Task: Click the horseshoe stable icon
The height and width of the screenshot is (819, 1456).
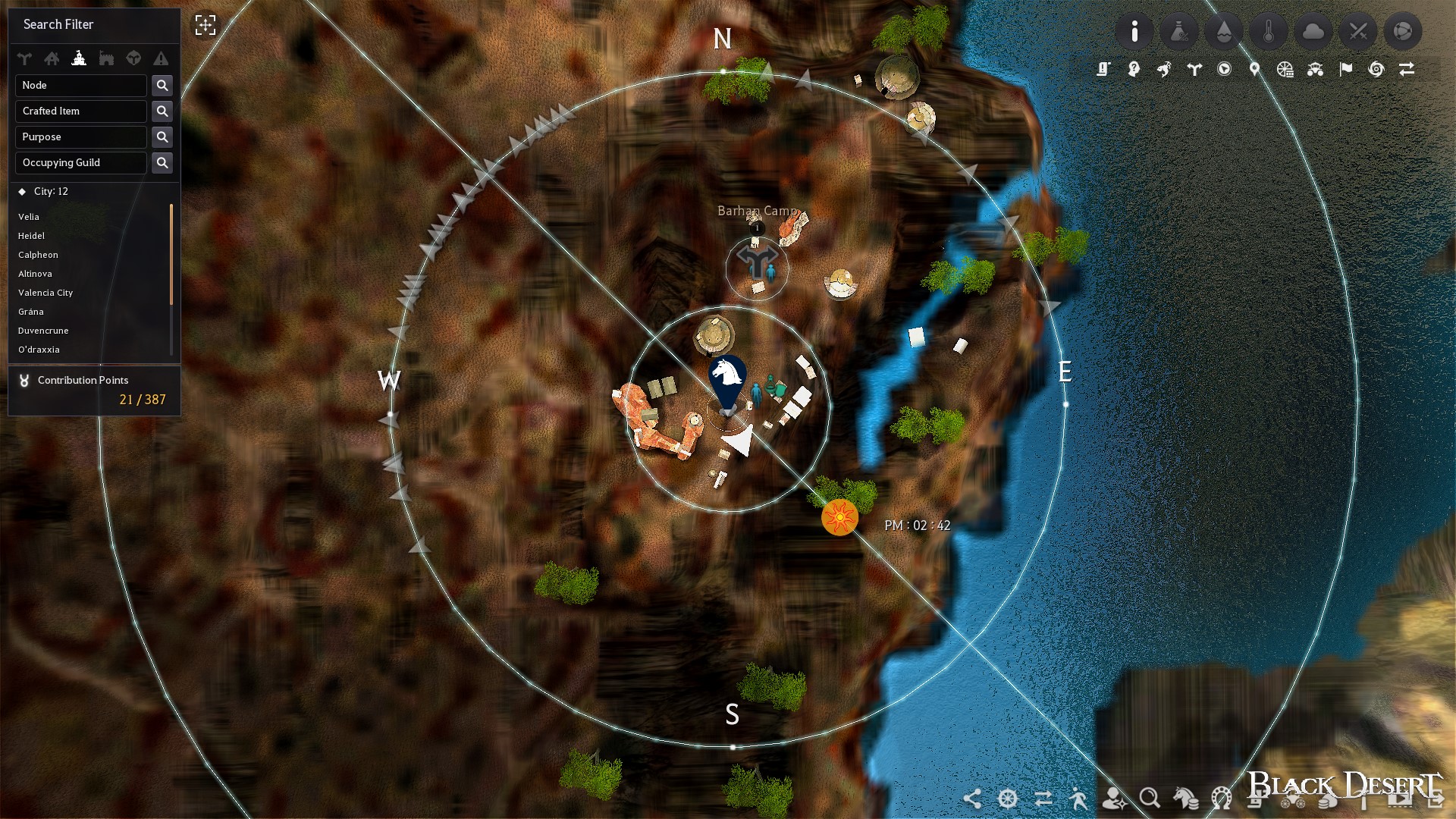Action: click(1221, 799)
